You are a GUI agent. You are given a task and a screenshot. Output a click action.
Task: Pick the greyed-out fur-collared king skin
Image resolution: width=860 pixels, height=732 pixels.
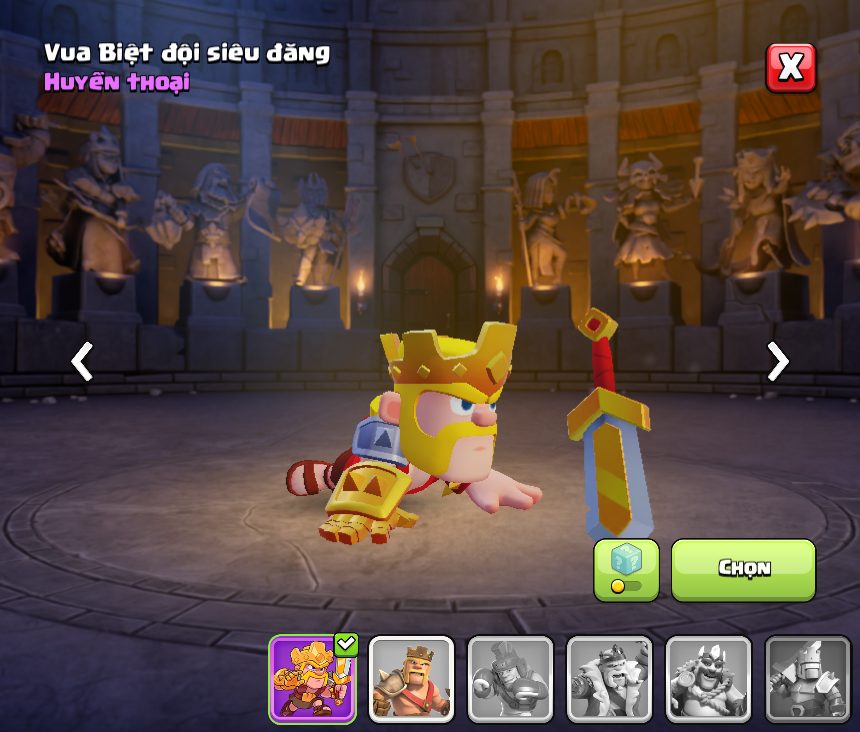click(x=609, y=678)
